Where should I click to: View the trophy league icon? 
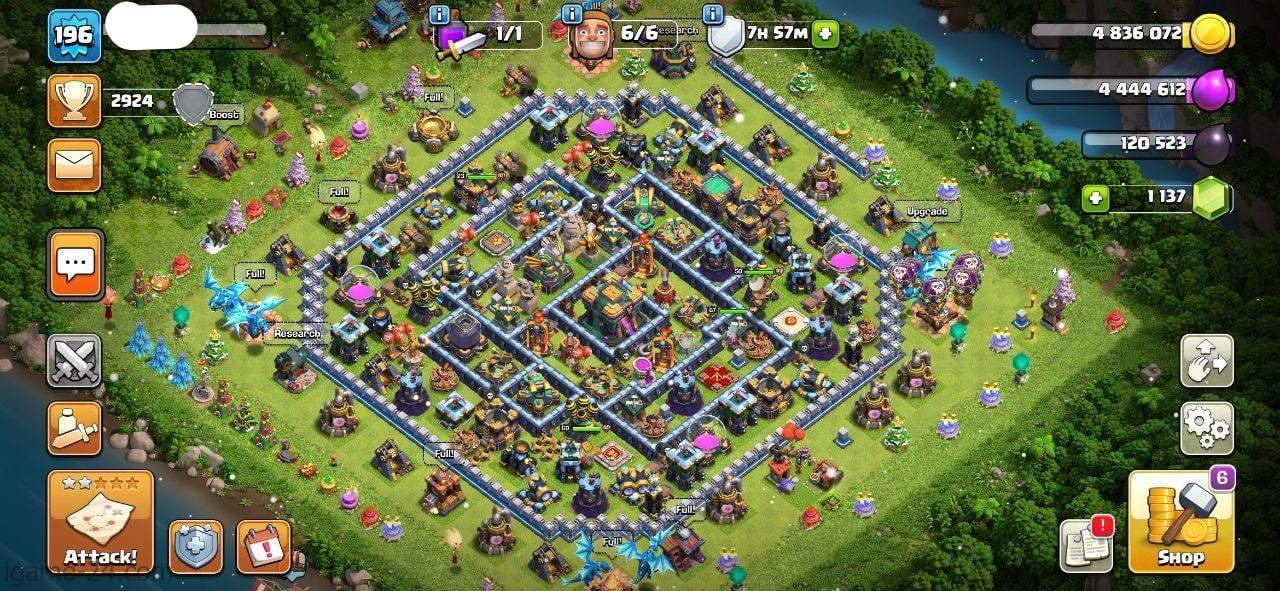click(74, 101)
